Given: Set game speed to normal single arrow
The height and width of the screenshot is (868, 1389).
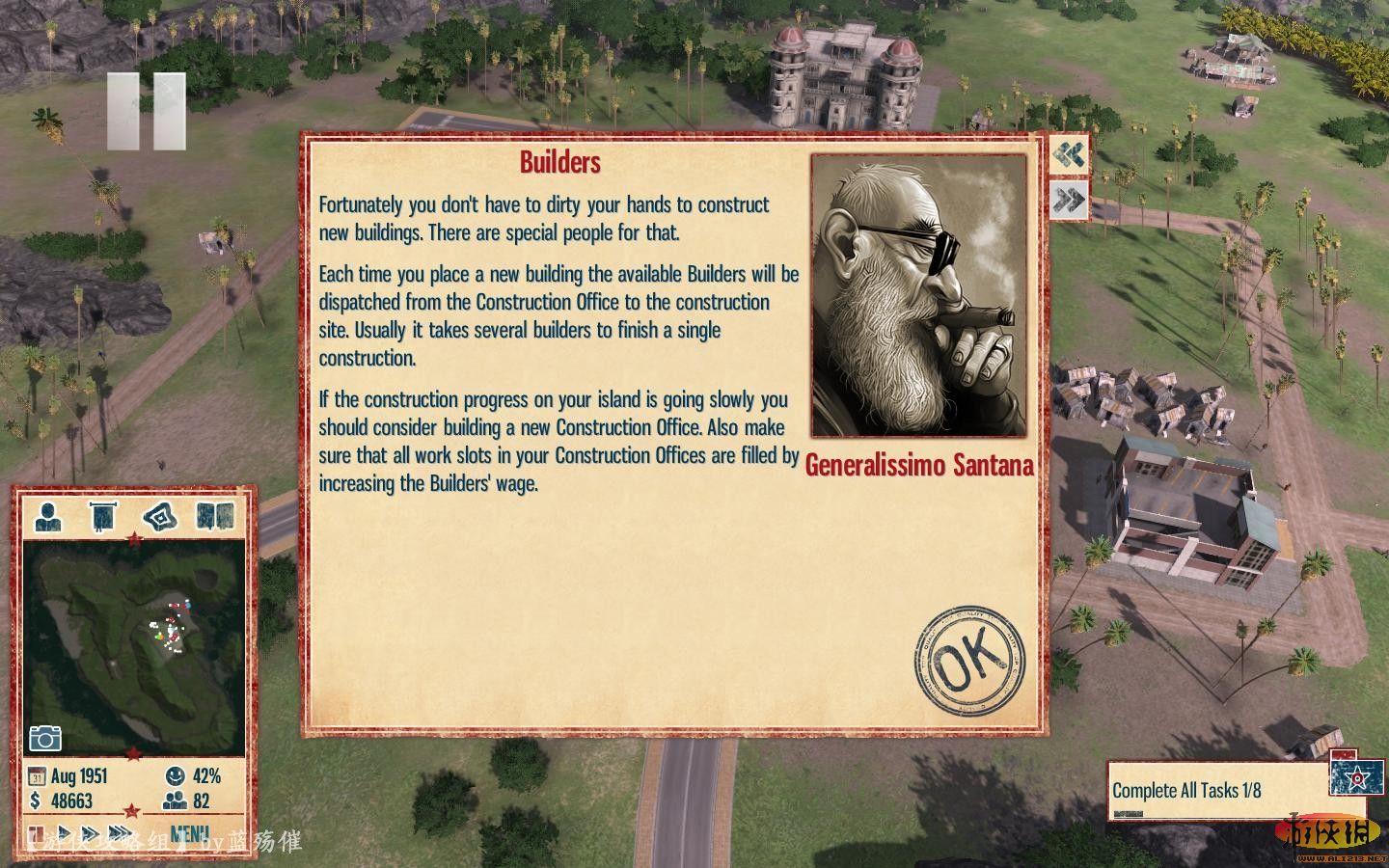Looking at the screenshot, I should (66, 833).
